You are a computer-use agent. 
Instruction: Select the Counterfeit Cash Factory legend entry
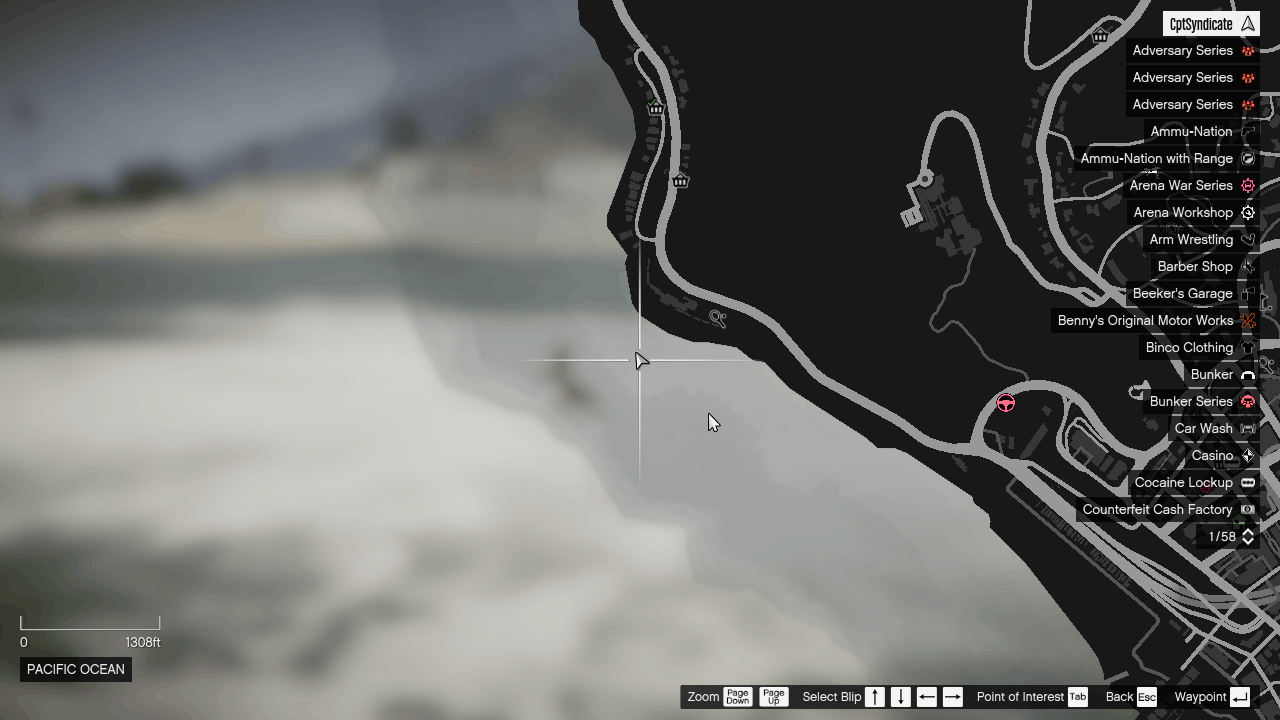1158,509
